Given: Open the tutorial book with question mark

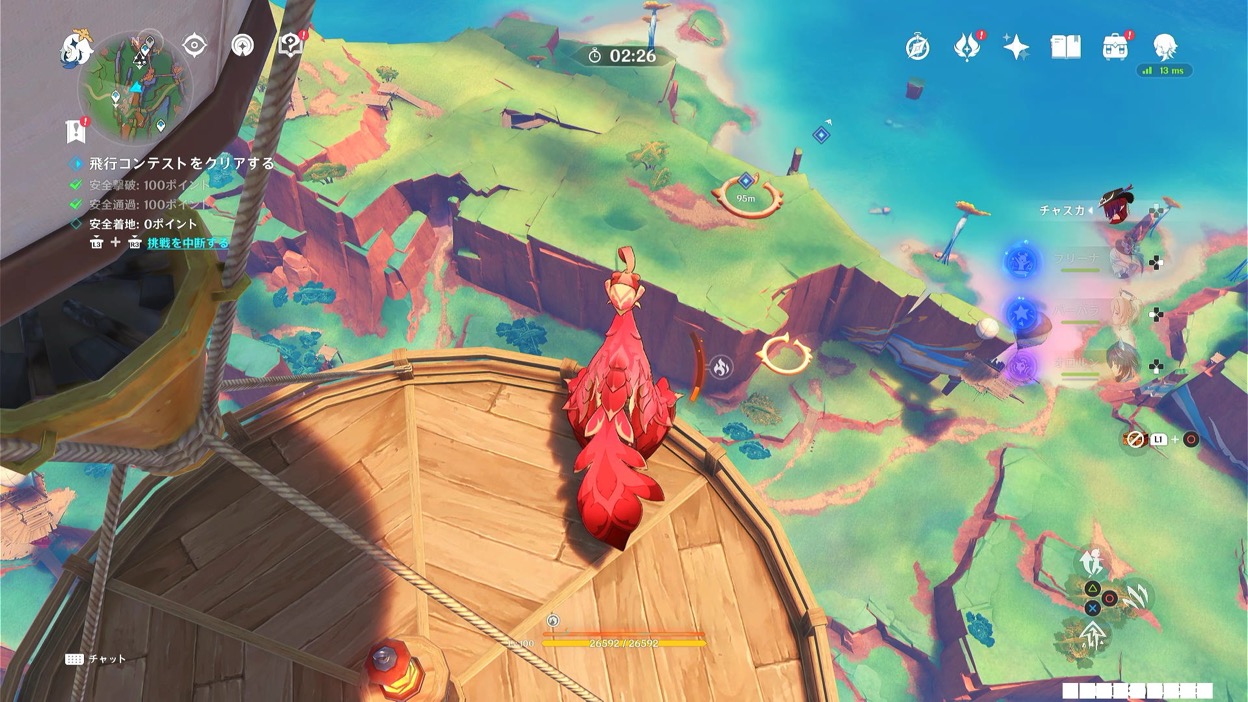Looking at the screenshot, I should coord(291,45).
